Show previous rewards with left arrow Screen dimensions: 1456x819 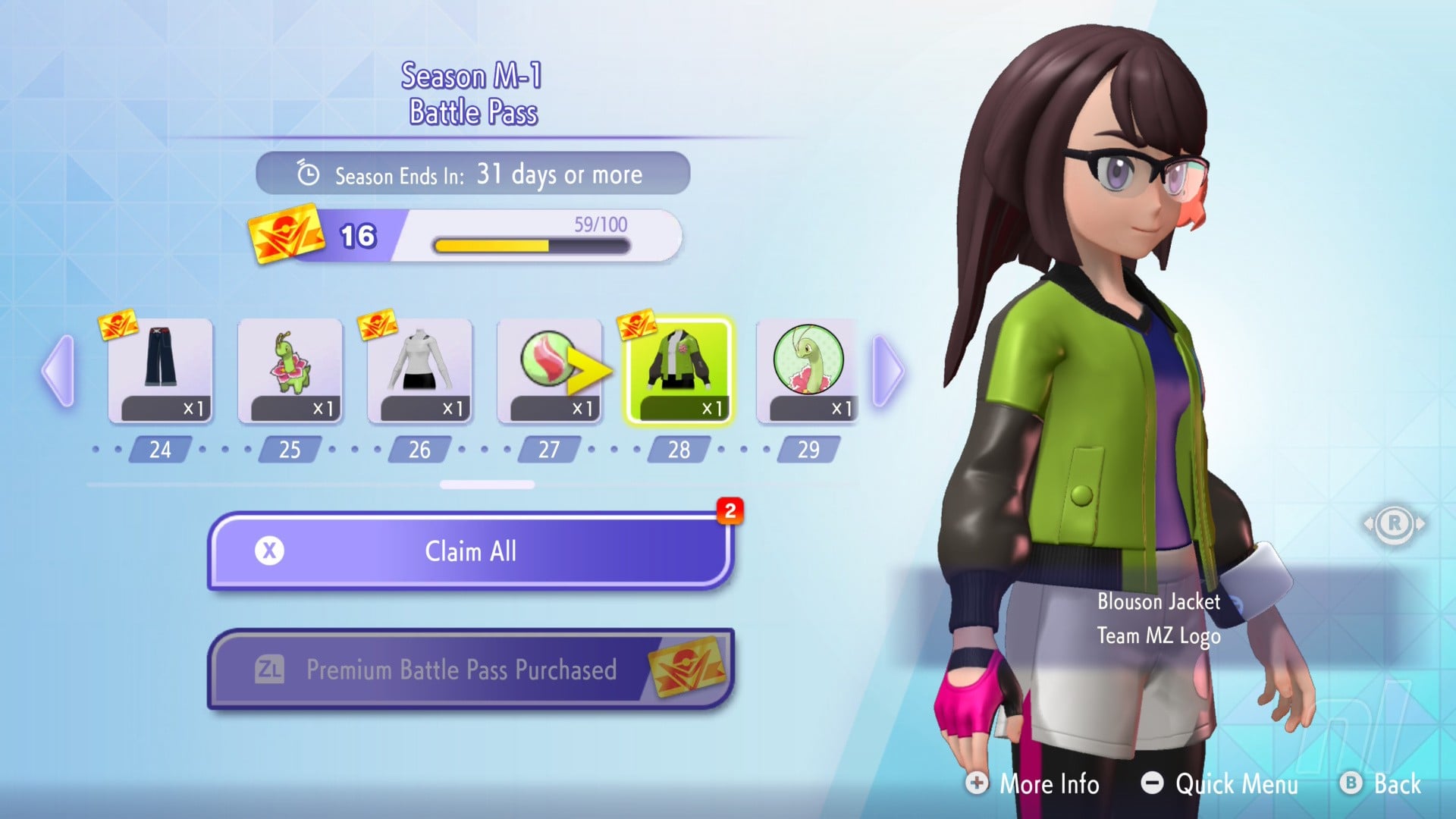tap(59, 371)
